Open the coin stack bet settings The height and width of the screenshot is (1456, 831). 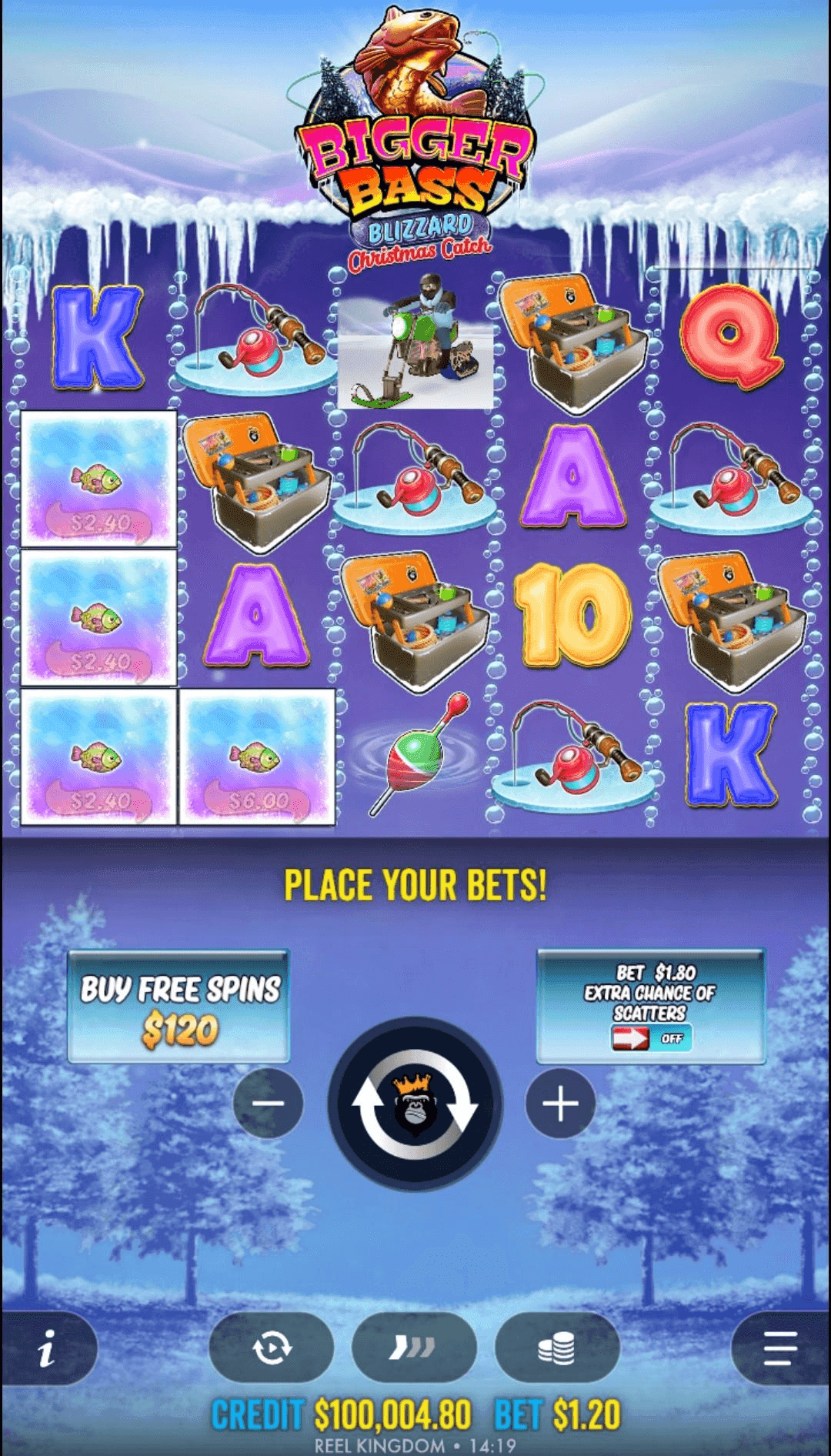557,1348
